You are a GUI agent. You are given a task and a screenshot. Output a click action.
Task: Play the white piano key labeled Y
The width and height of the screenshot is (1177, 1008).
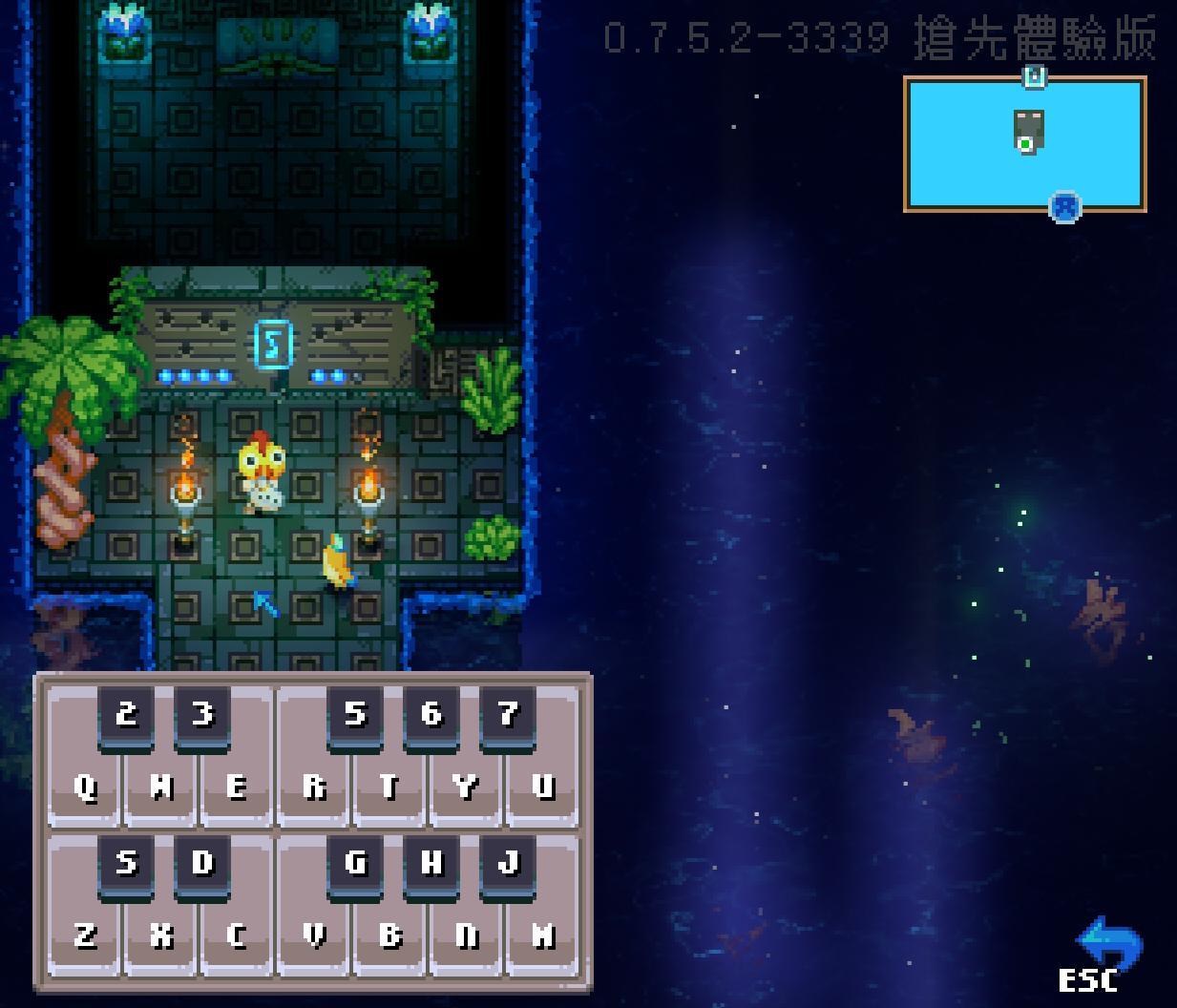pyautogui.click(x=466, y=788)
